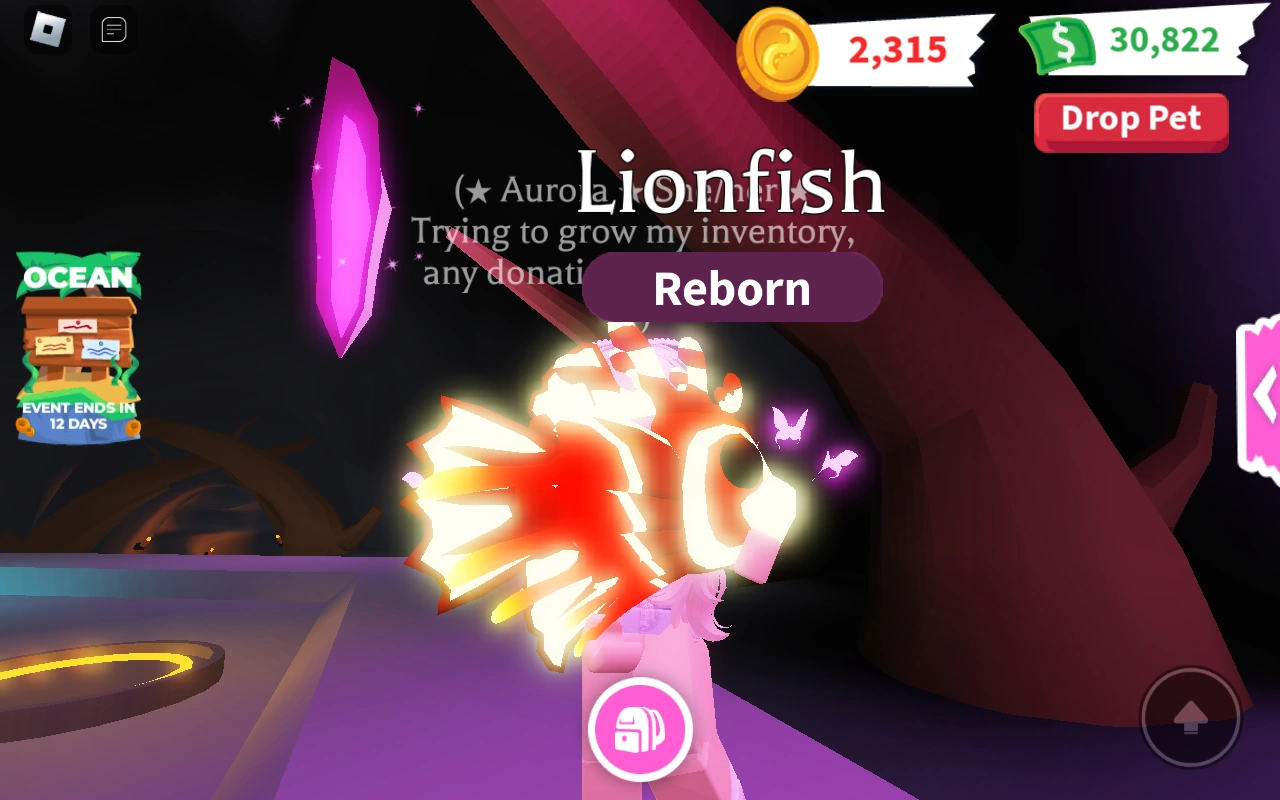The height and width of the screenshot is (800, 1280).
Task: Click the EVENT ENDS IN 12 DAYS text
Action: (x=78, y=415)
